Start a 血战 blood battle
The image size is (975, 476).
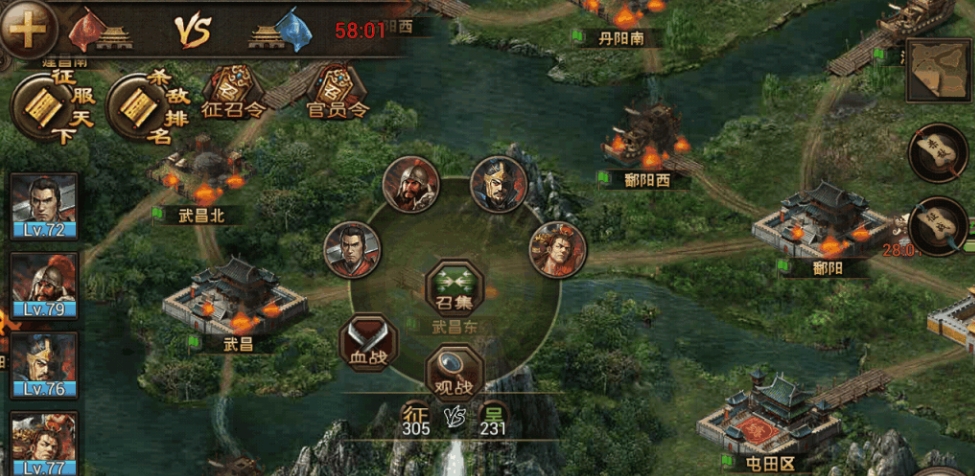(x=368, y=342)
